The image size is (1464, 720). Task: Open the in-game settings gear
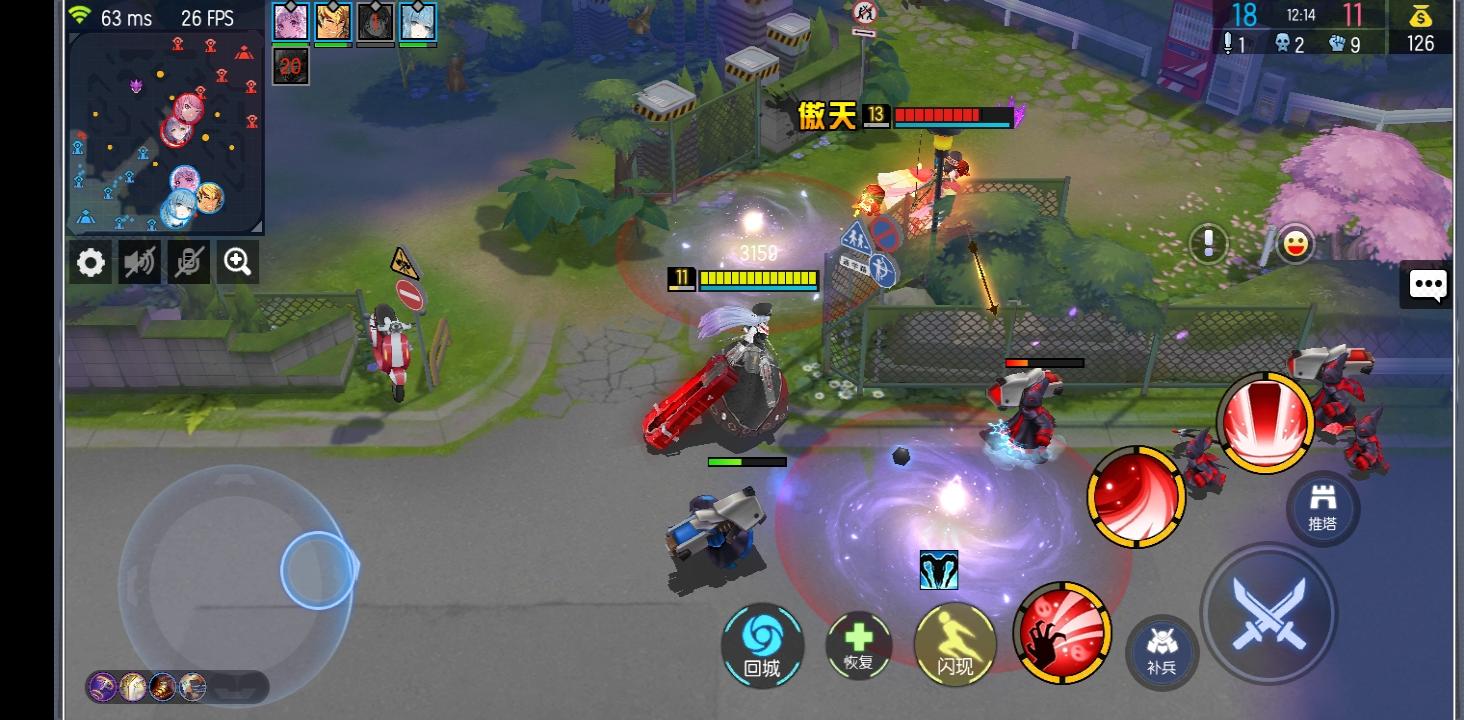(x=90, y=262)
